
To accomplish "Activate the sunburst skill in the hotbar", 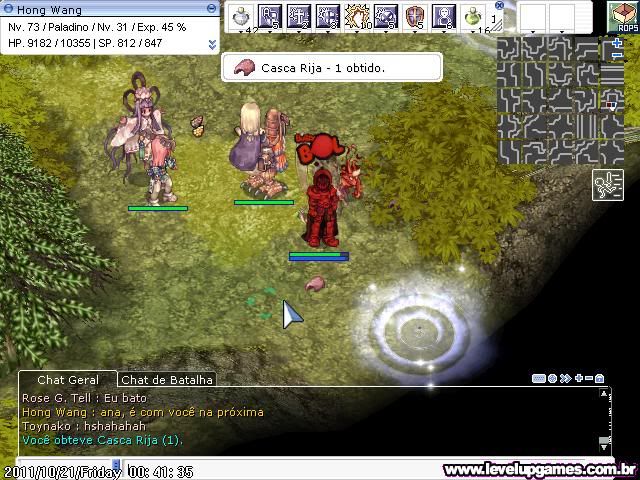I will (x=357, y=16).
